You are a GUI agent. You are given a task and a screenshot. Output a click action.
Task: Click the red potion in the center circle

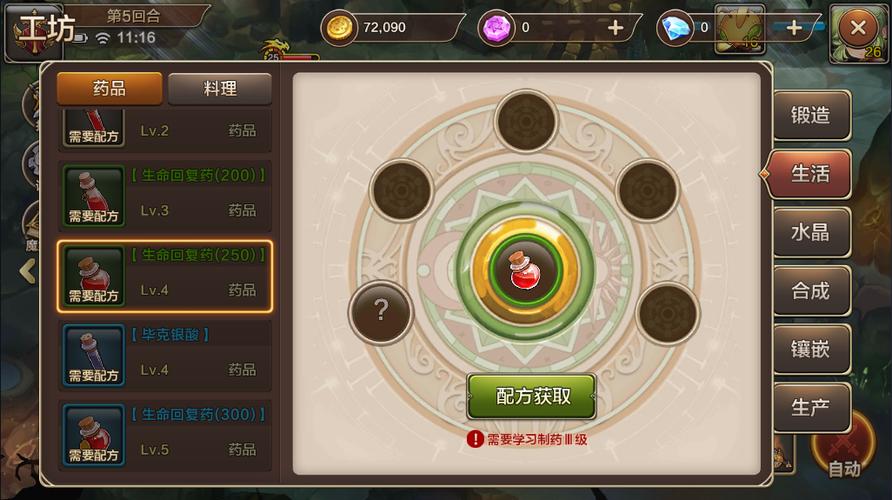[525, 270]
